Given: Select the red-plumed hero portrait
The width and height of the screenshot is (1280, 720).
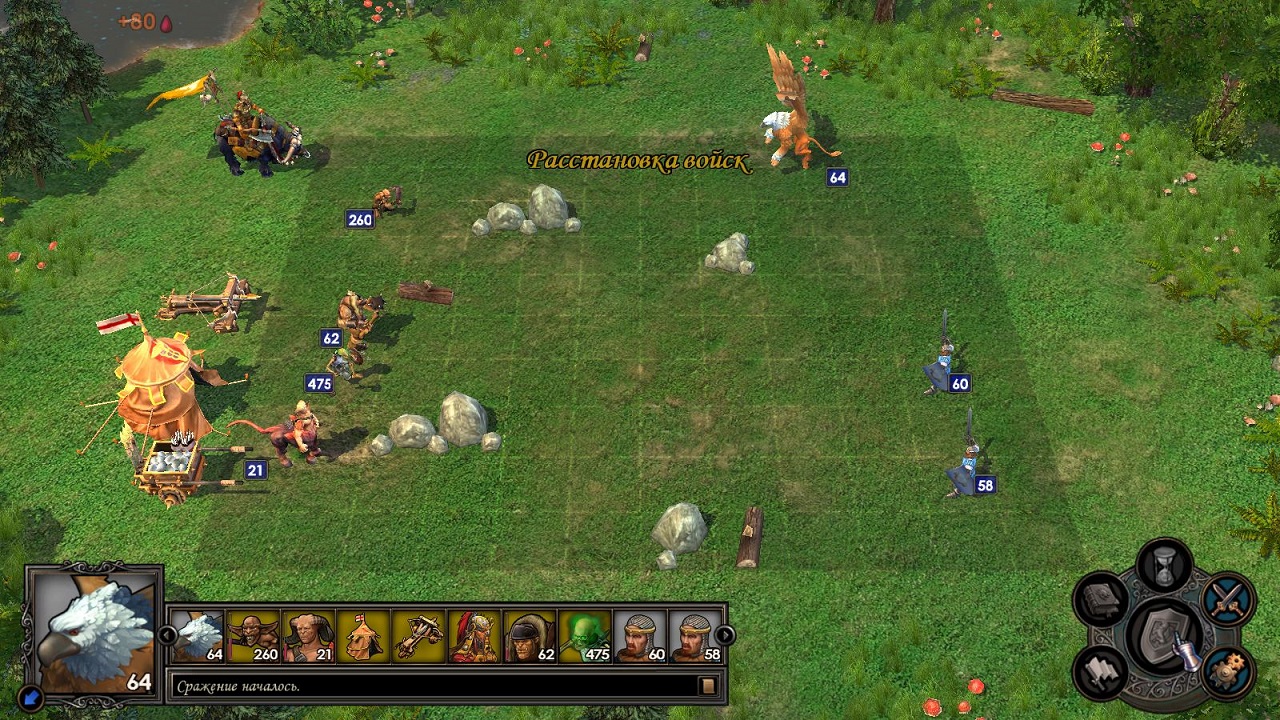Looking at the screenshot, I should click(474, 636).
